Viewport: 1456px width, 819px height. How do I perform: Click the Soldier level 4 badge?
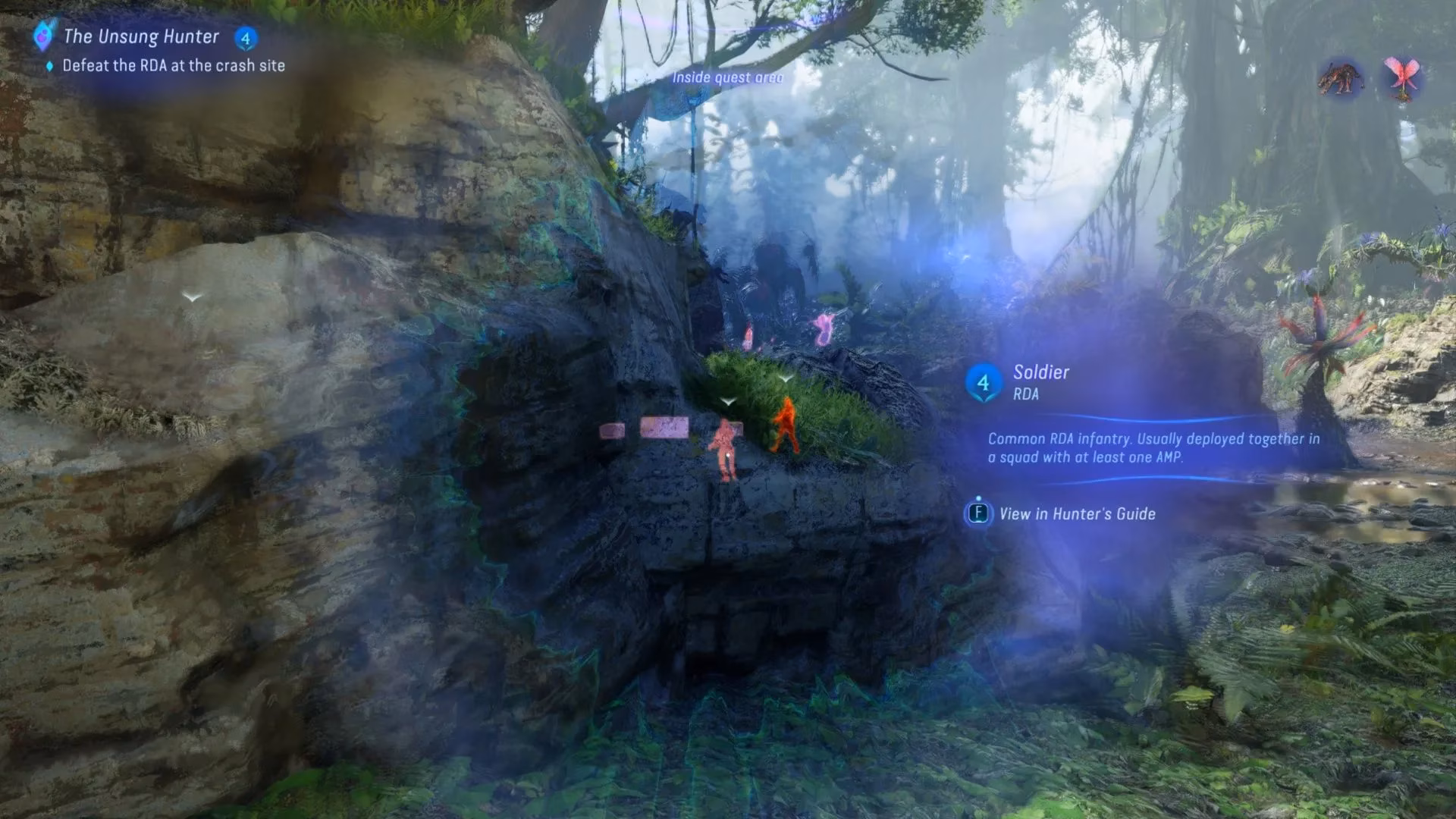coord(983,383)
